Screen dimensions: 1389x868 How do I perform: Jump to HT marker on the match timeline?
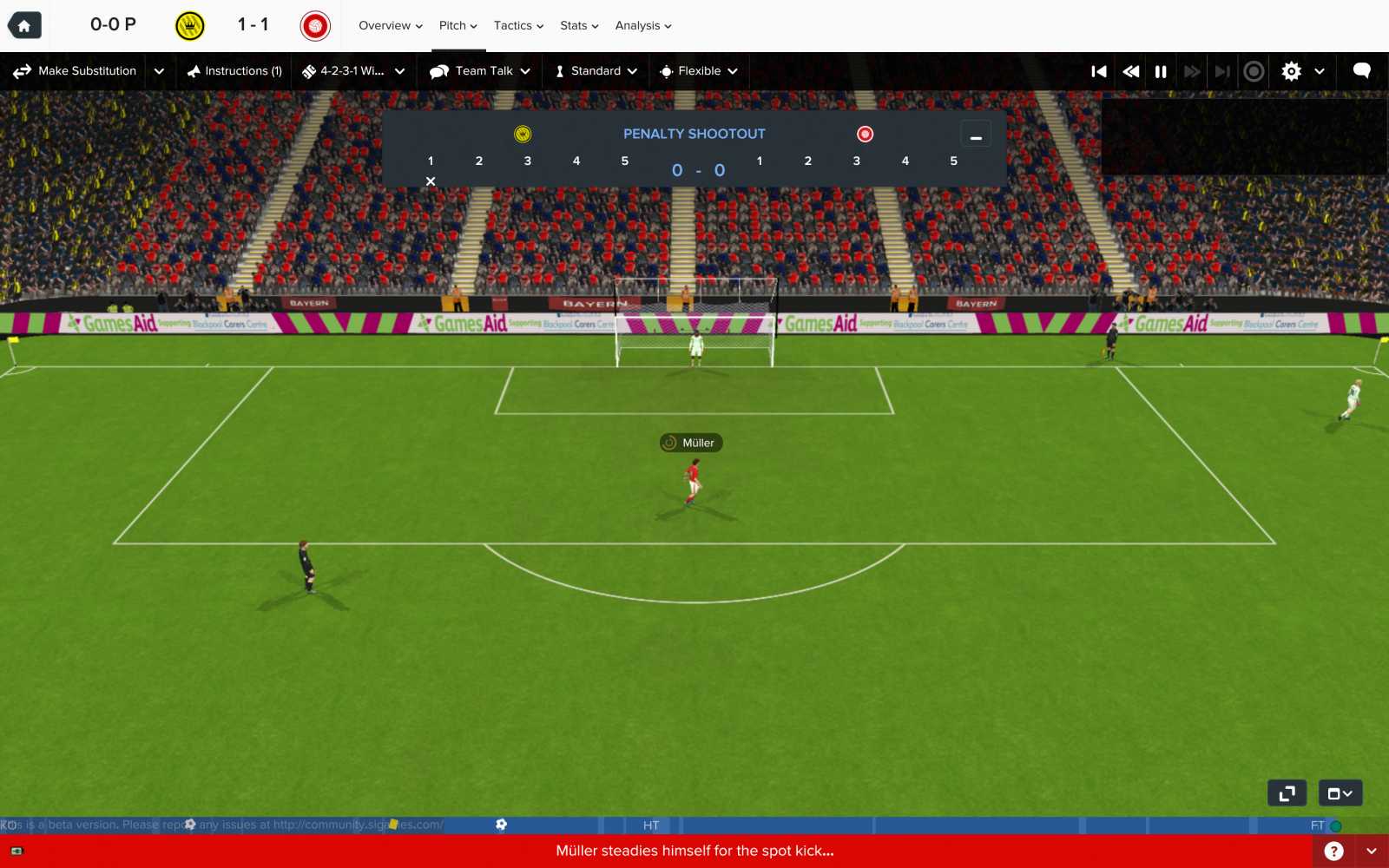[x=651, y=825]
